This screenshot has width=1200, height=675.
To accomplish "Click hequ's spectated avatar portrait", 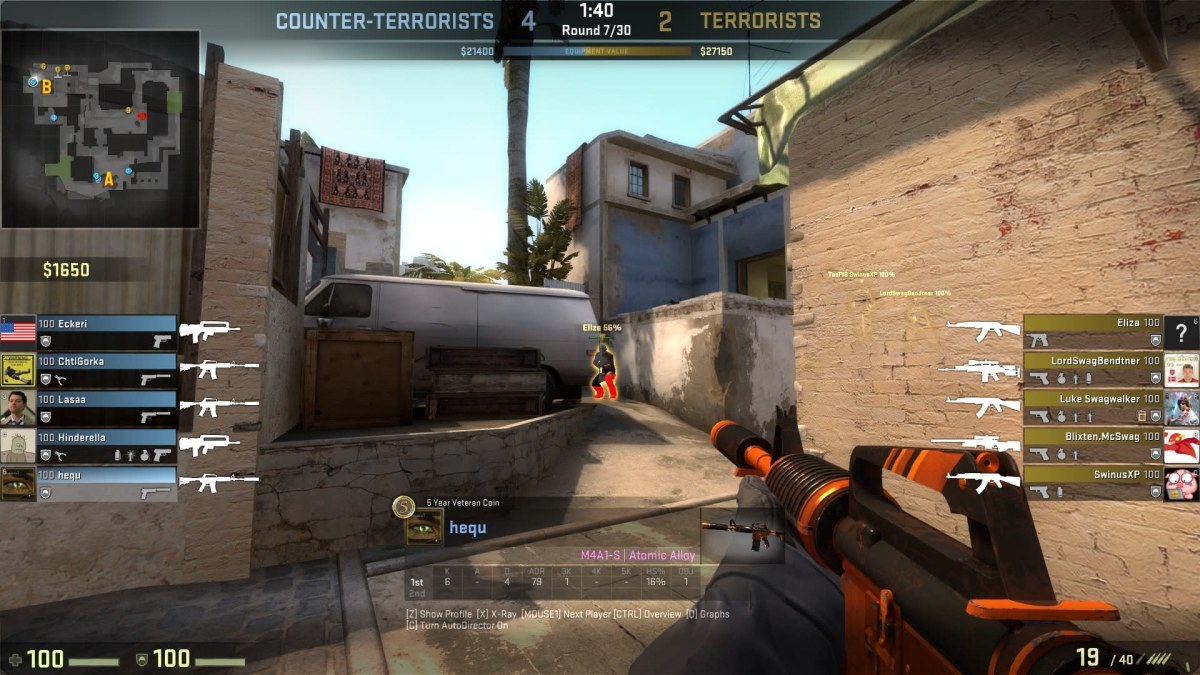I will click(x=424, y=527).
